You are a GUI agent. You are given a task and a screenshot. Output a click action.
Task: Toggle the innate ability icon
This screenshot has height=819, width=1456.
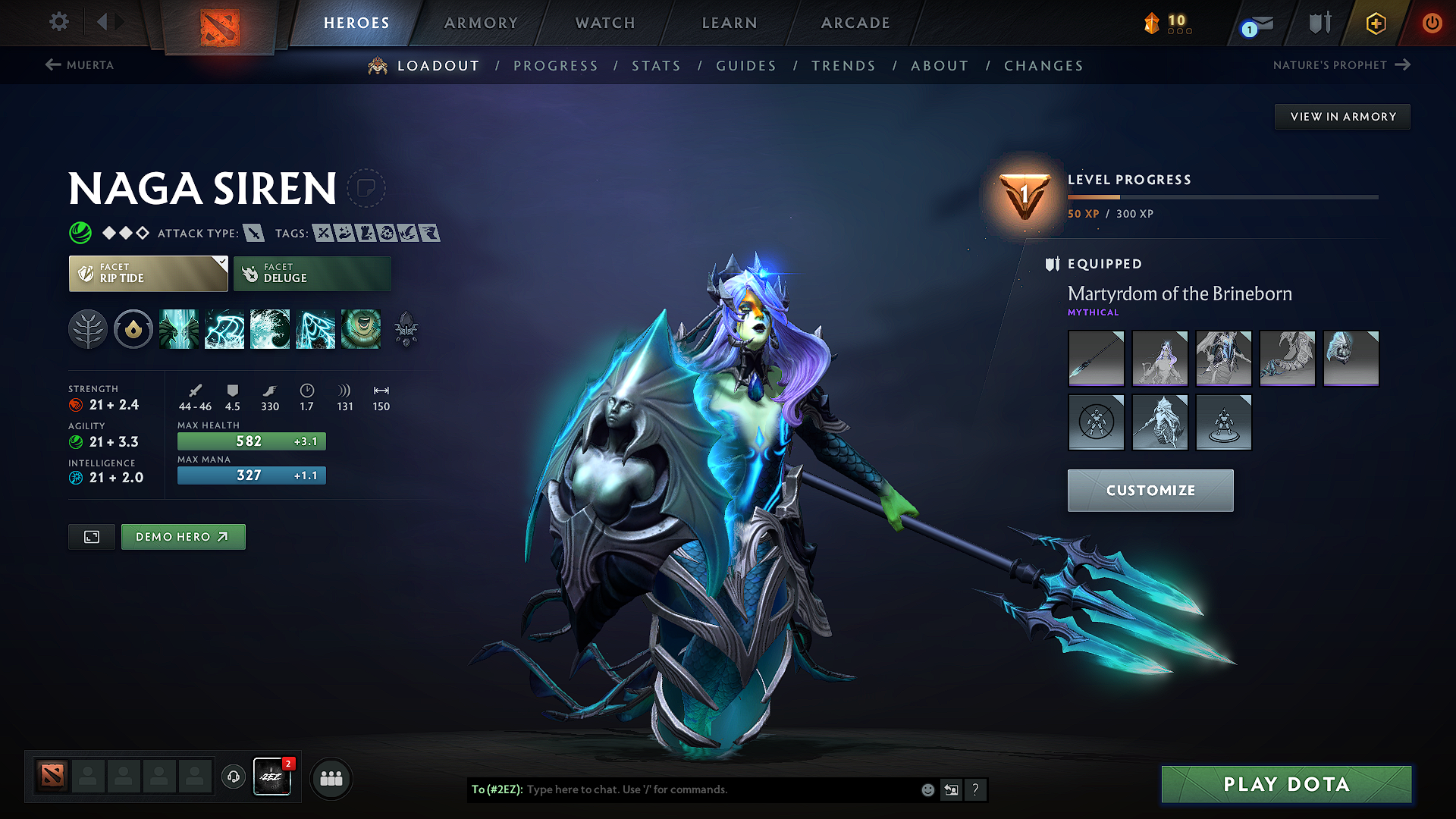[133, 329]
